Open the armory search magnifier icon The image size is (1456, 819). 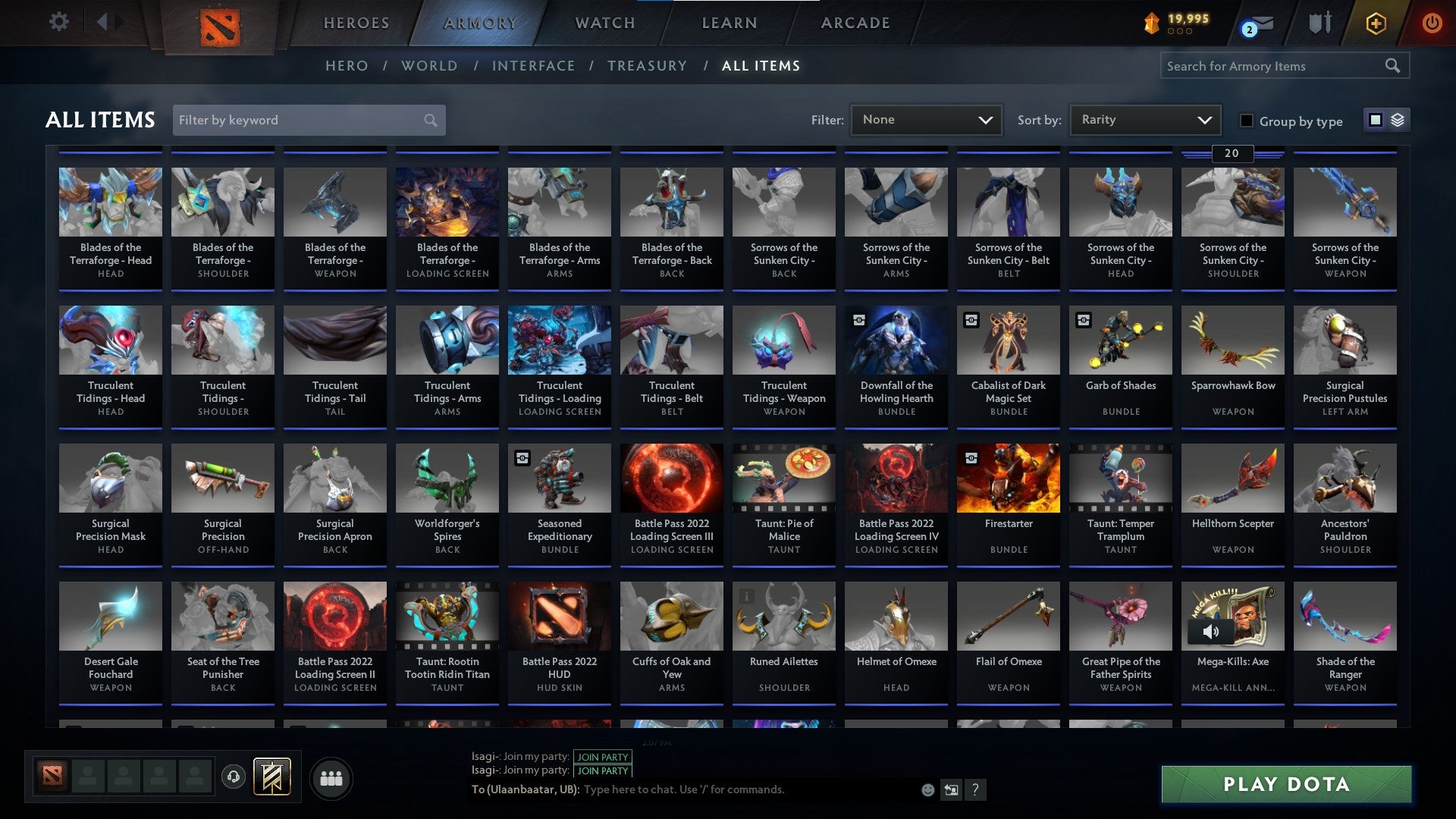1394,65
